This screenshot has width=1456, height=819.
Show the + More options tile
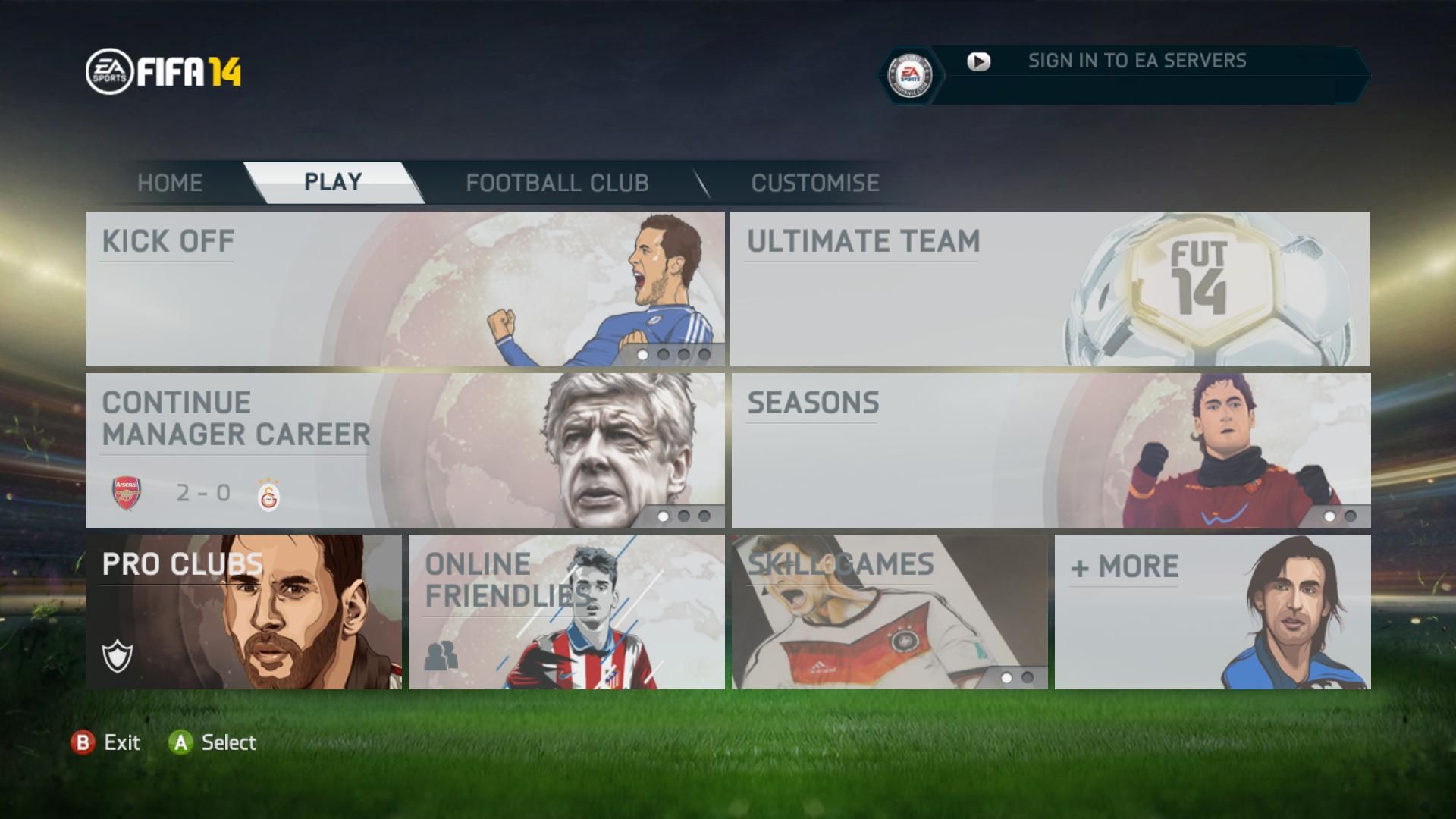tap(1212, 612)
